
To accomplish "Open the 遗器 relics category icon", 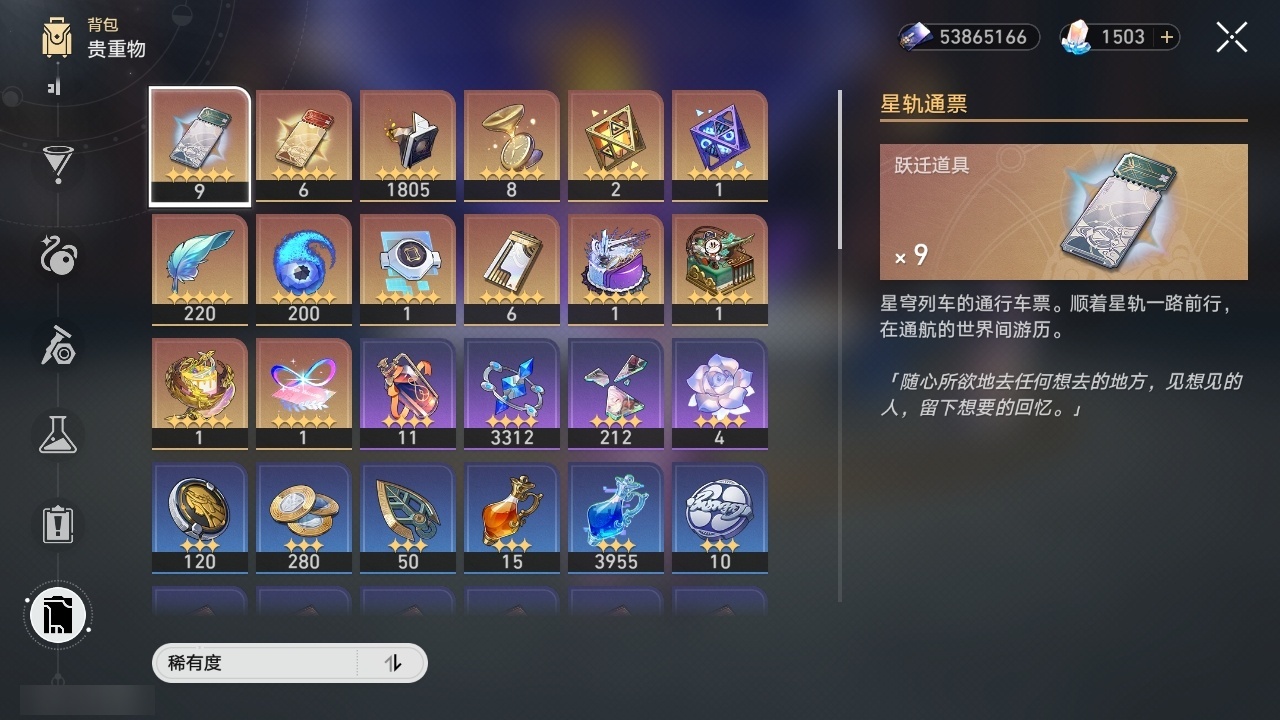I will click(58, 258).
